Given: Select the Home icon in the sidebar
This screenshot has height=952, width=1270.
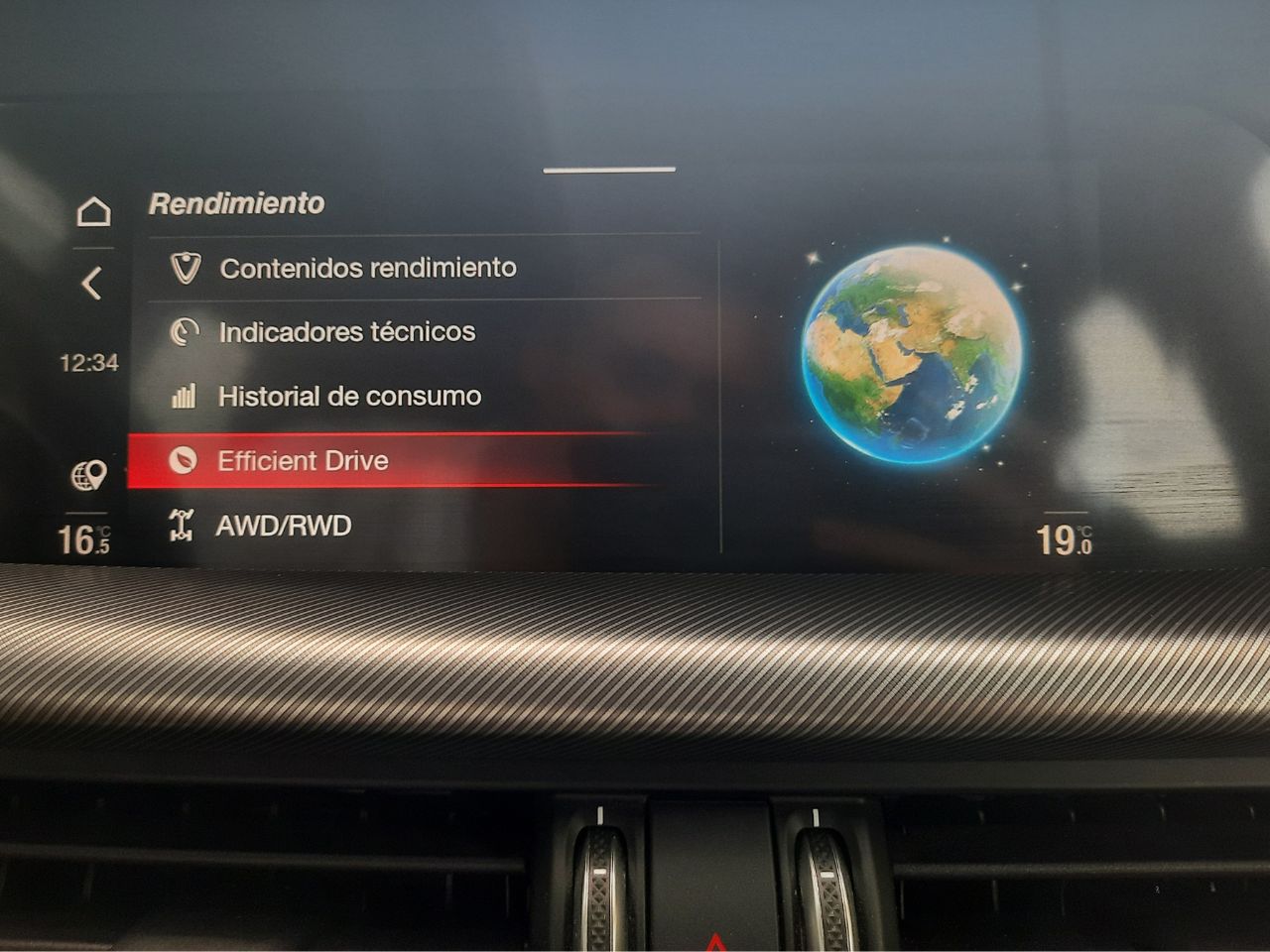Looking at the screenshot, I should (x=95, y=211).
